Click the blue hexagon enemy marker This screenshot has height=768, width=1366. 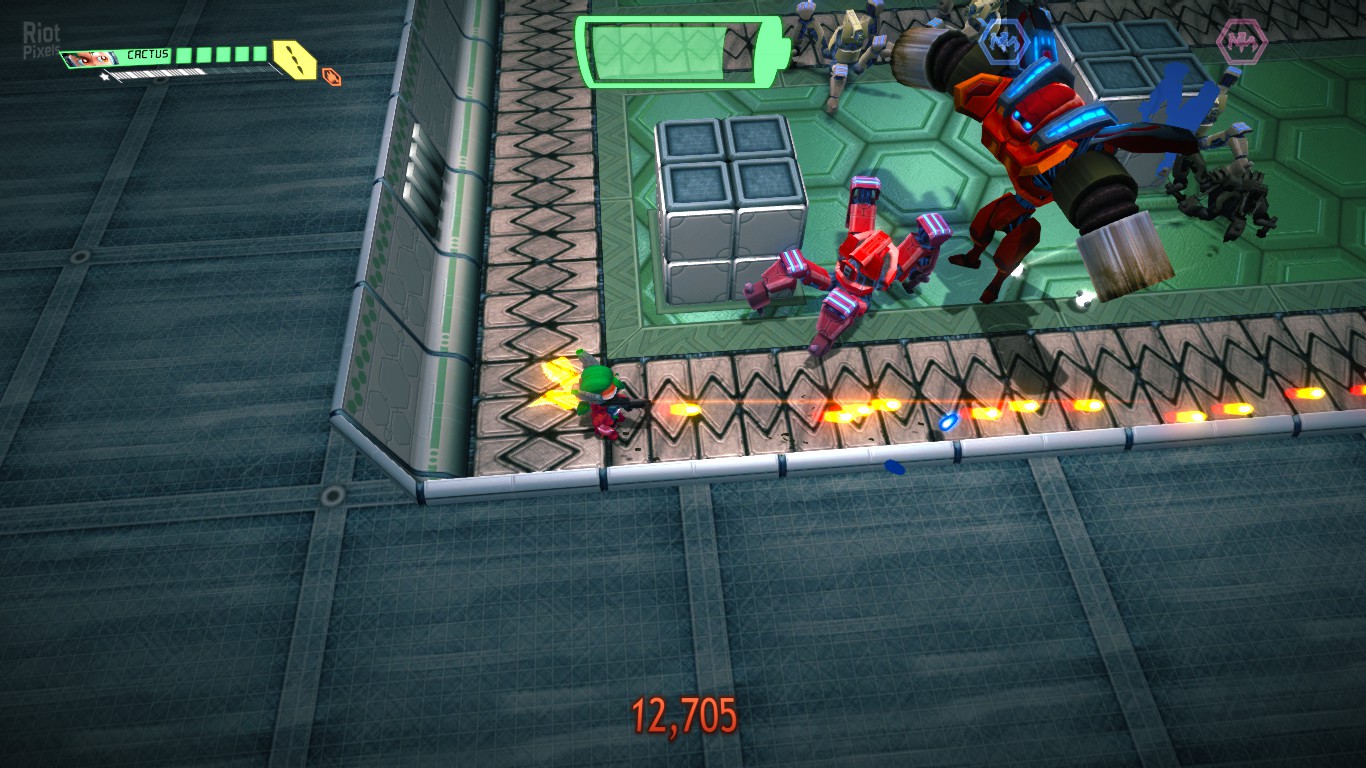tap(1003, 42)
